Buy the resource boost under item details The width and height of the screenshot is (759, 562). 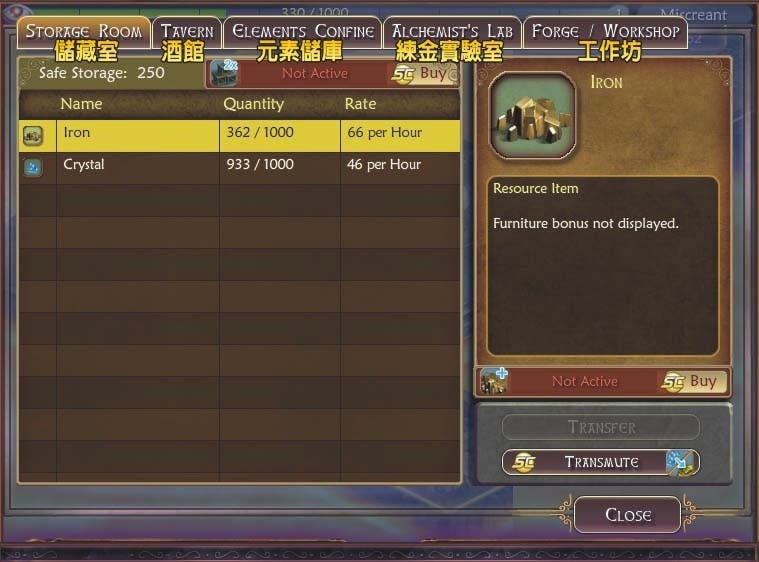(694, 381)
